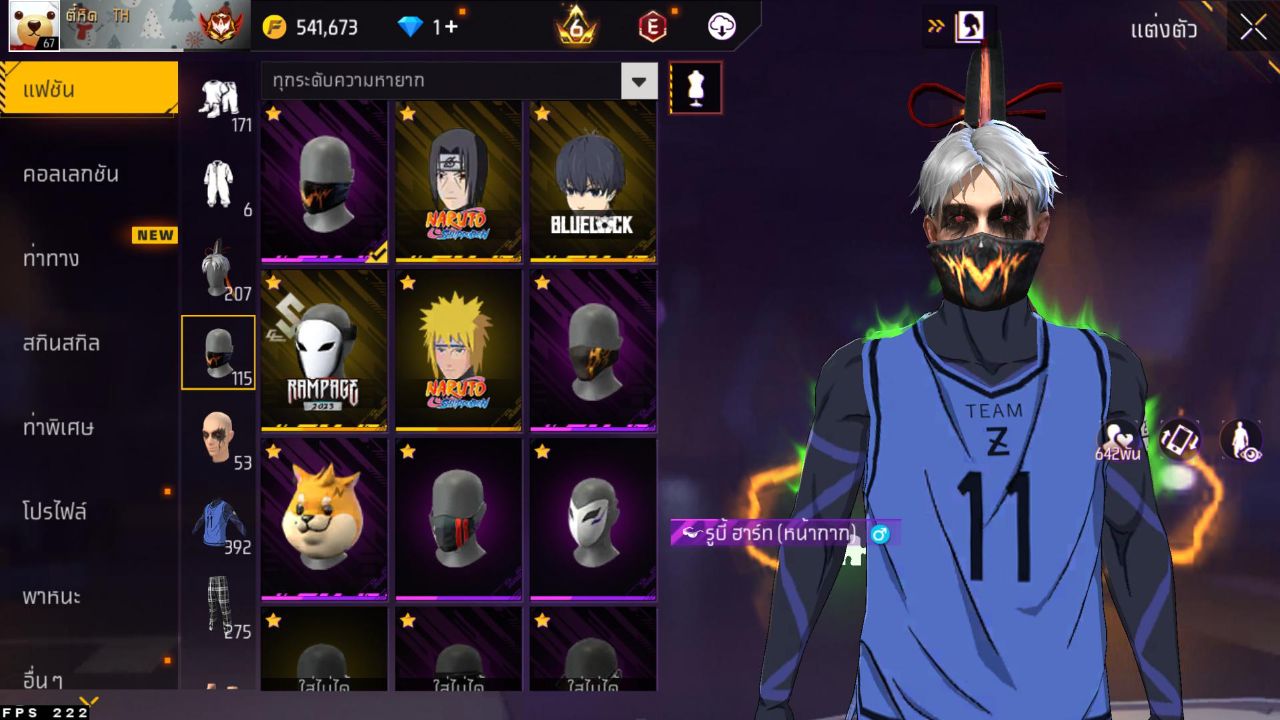1280x720 pixels.
Task: Open the upload/share cloud icon
Action: 719,28
